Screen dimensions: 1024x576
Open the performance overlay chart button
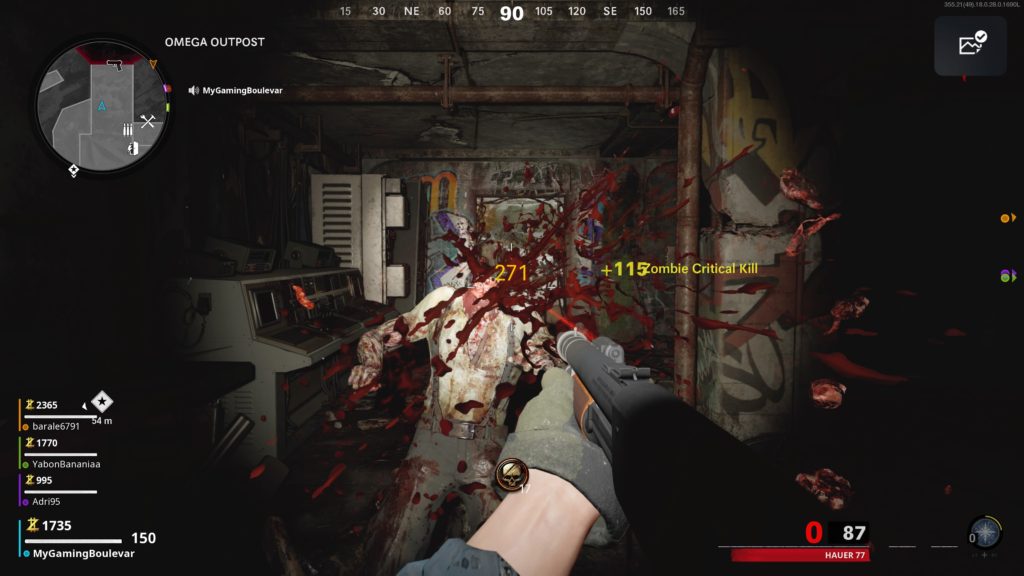(x=970, y=45)
